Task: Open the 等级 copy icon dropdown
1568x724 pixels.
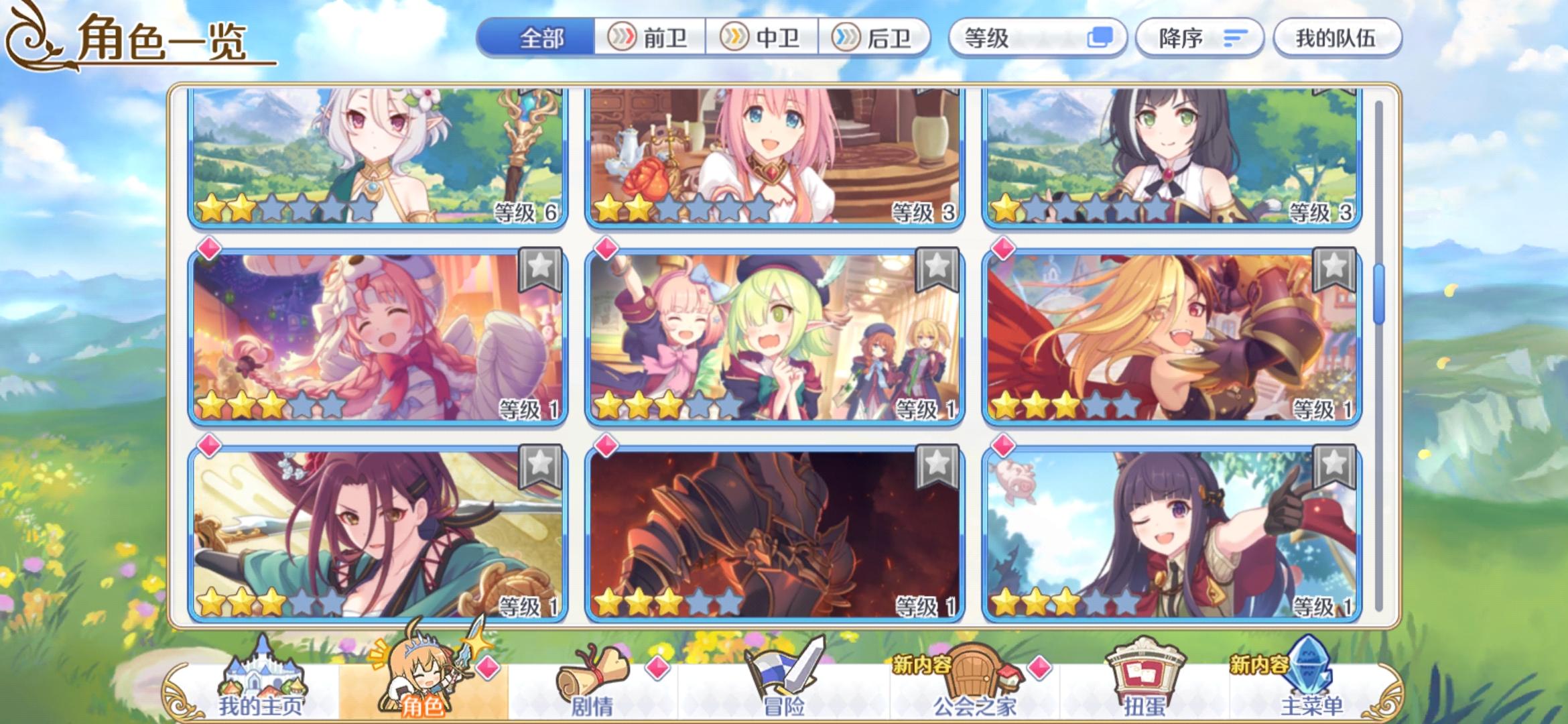Action: click(x=1102, y=38)
